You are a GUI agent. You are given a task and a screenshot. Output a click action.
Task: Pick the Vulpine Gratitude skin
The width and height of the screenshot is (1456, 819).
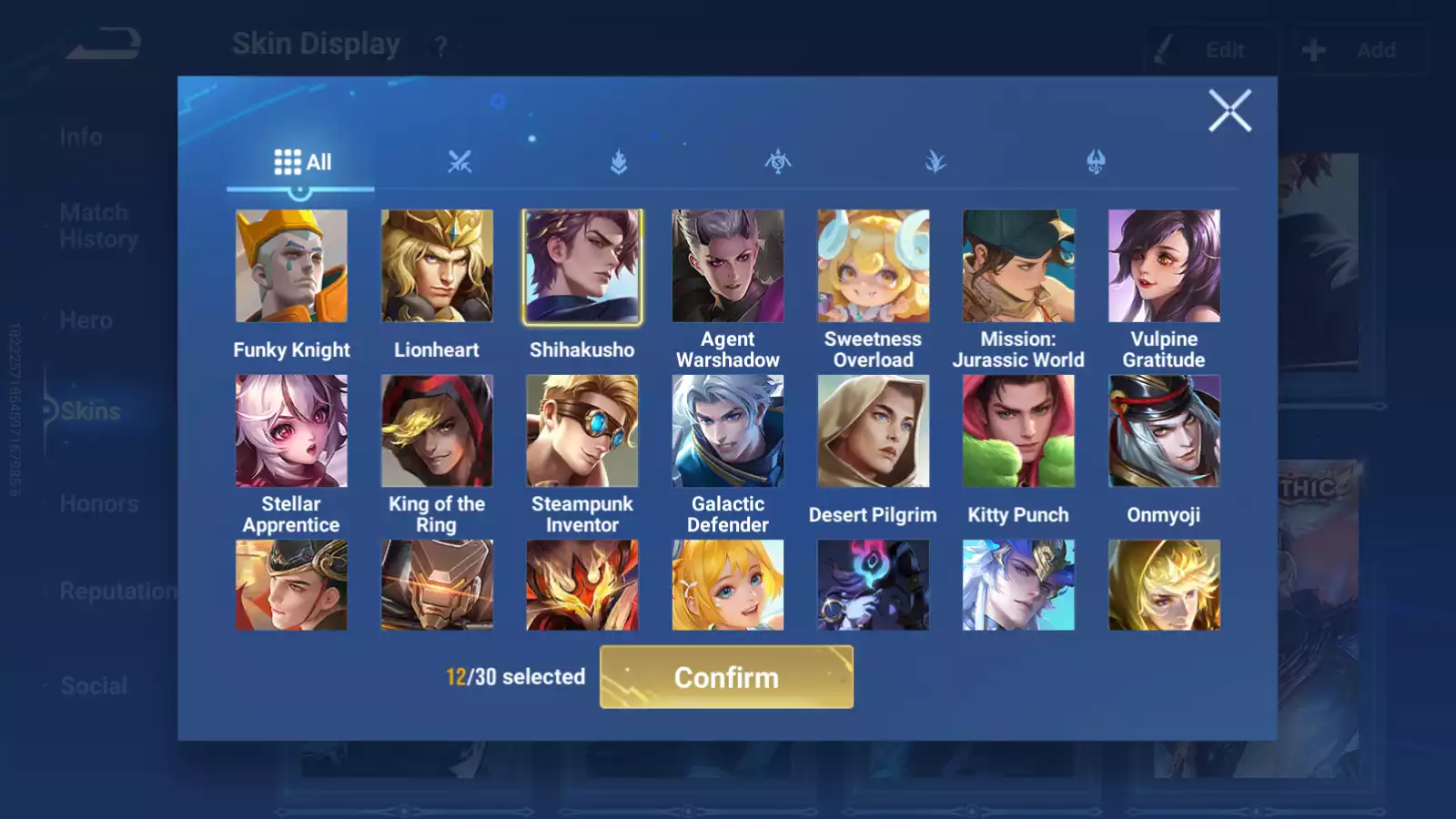coord(1164,266)
